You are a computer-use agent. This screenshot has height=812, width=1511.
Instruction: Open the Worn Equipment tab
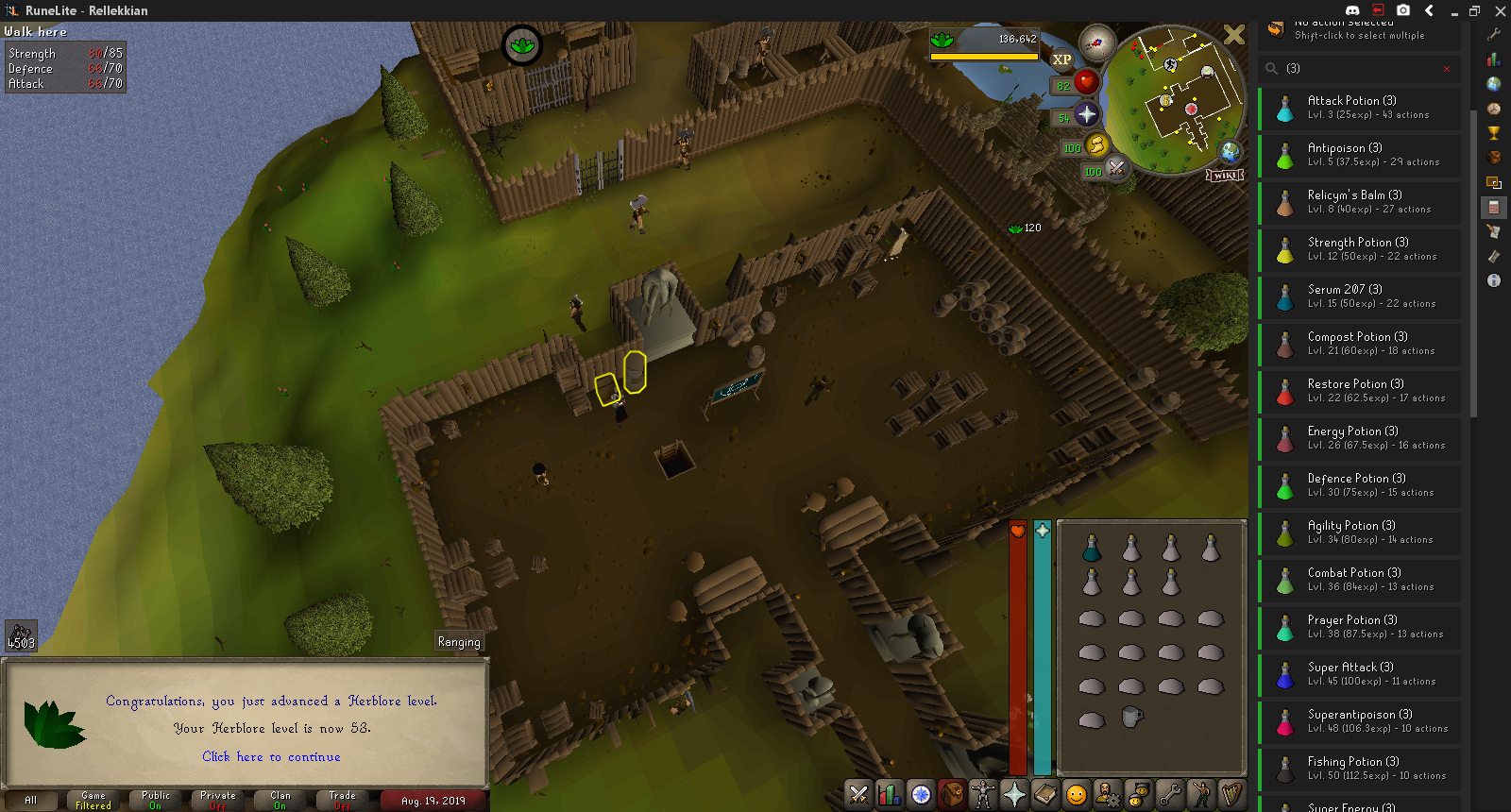click(983, 795)
